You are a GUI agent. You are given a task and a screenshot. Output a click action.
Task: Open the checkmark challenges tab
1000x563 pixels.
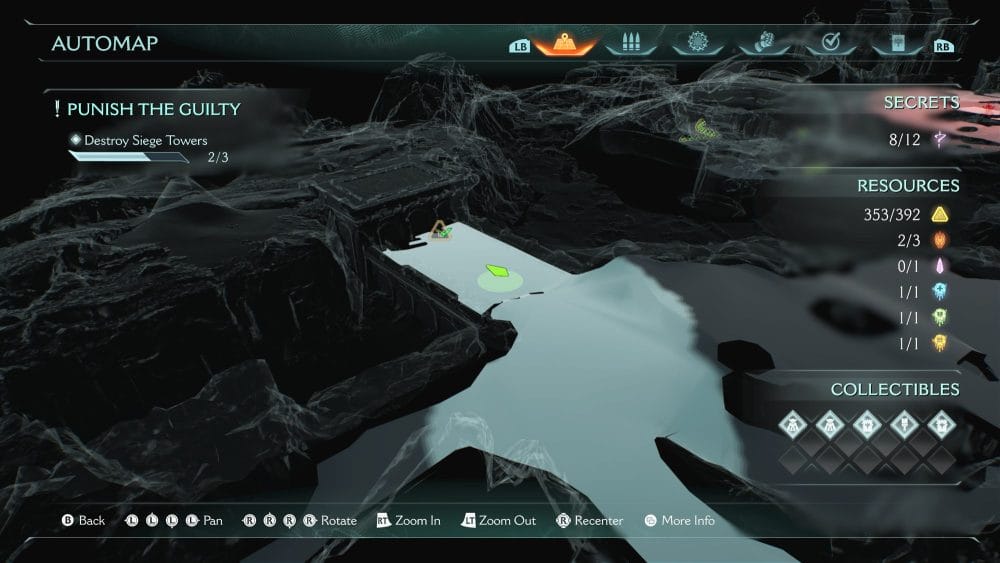tap(829, 44)
